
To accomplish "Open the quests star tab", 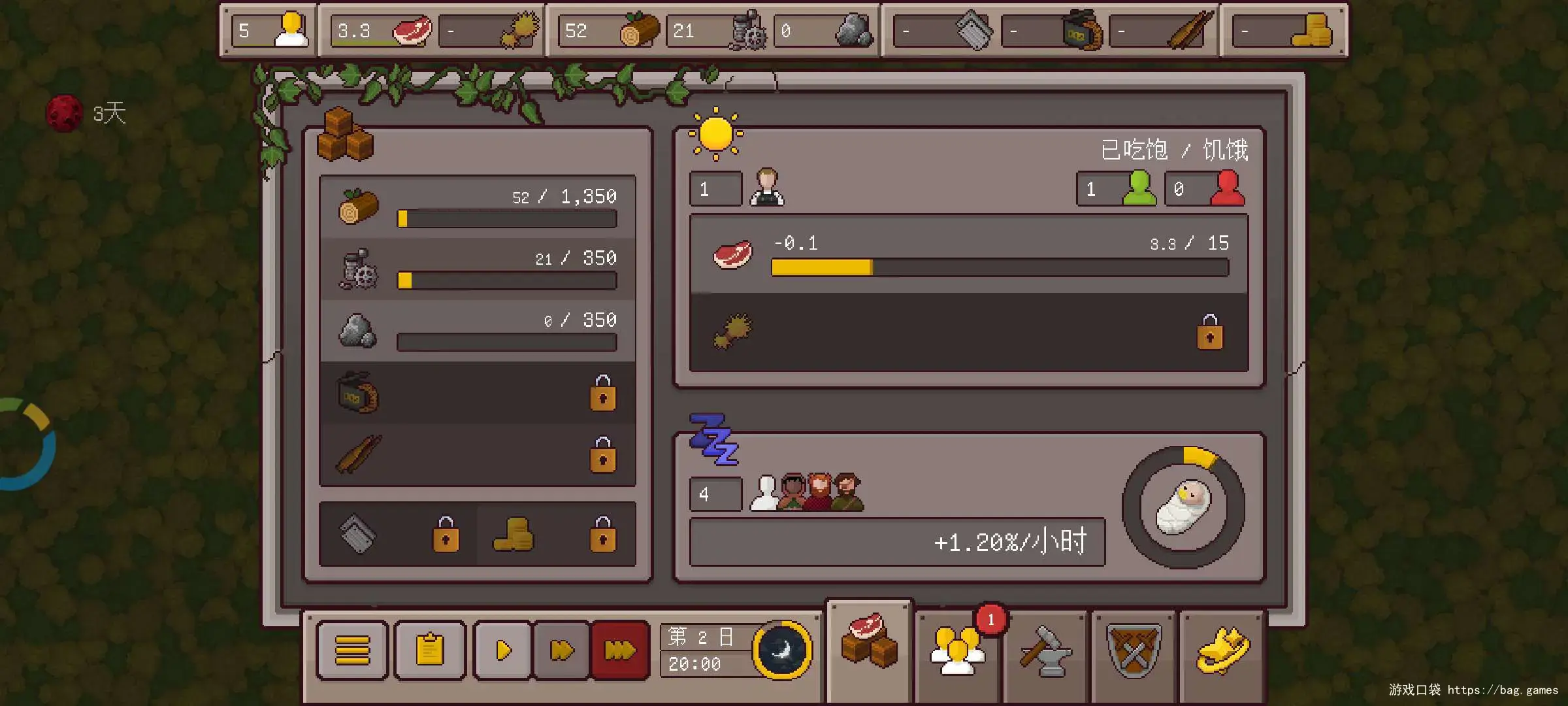I will (1224, 650).
